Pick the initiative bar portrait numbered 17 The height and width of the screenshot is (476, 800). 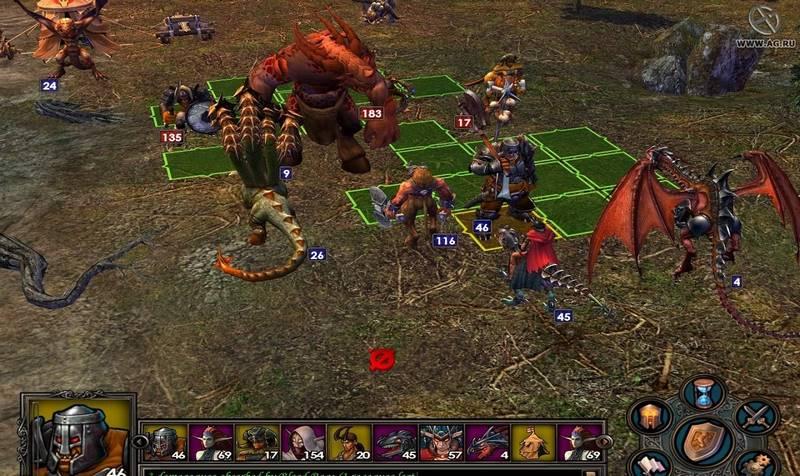tap(256, 442)
